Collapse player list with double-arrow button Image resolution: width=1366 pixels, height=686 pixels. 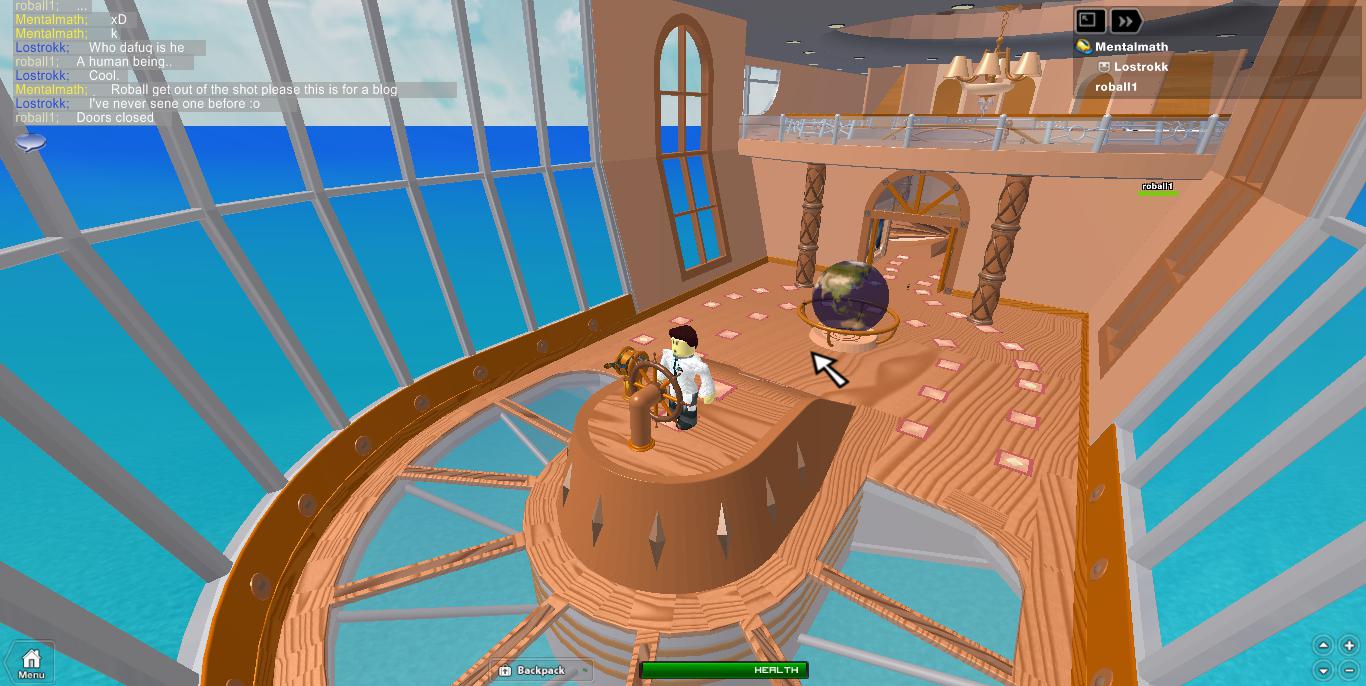[x=1126, y=21]
